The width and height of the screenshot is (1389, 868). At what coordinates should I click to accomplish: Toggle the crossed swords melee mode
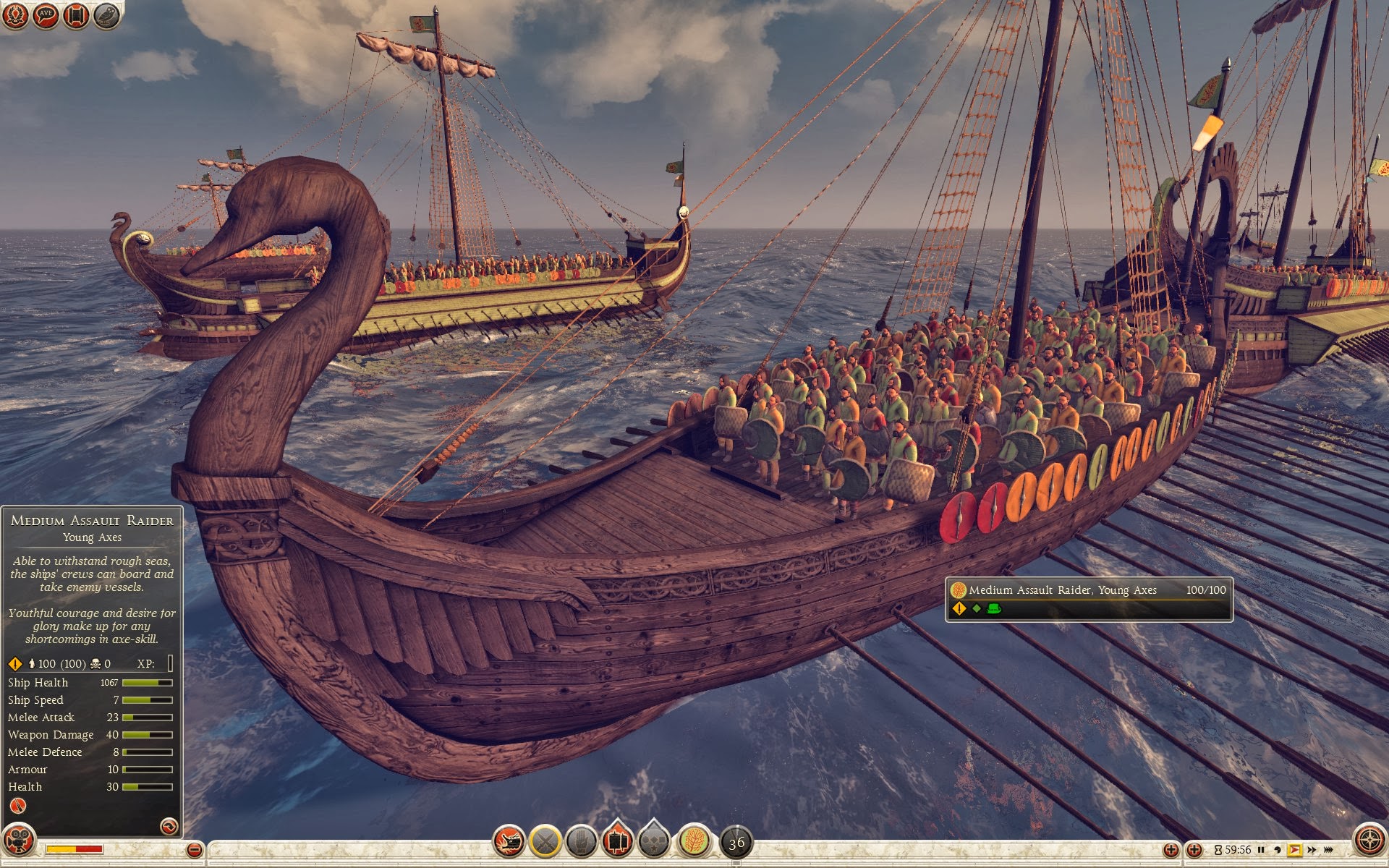pyautogui.click(x=545, y=841)
